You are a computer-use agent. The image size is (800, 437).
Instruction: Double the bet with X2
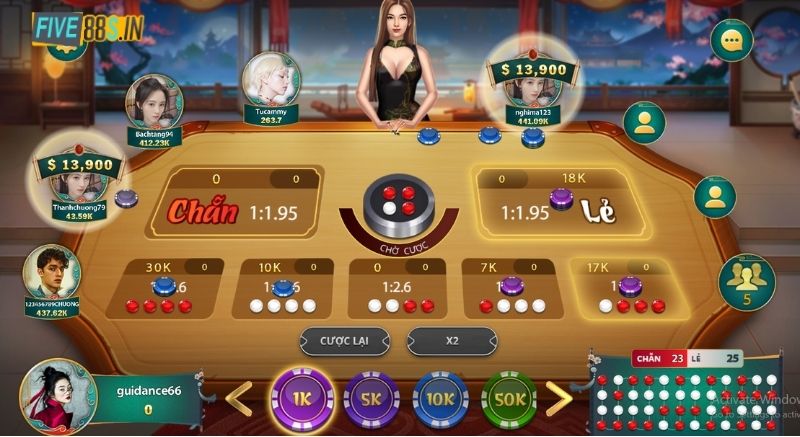pos(452,340)
